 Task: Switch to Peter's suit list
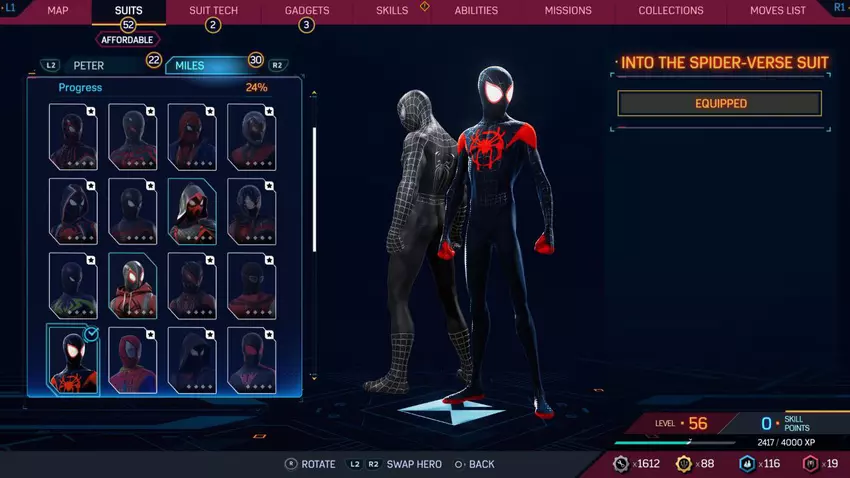[x=88, y=66]
